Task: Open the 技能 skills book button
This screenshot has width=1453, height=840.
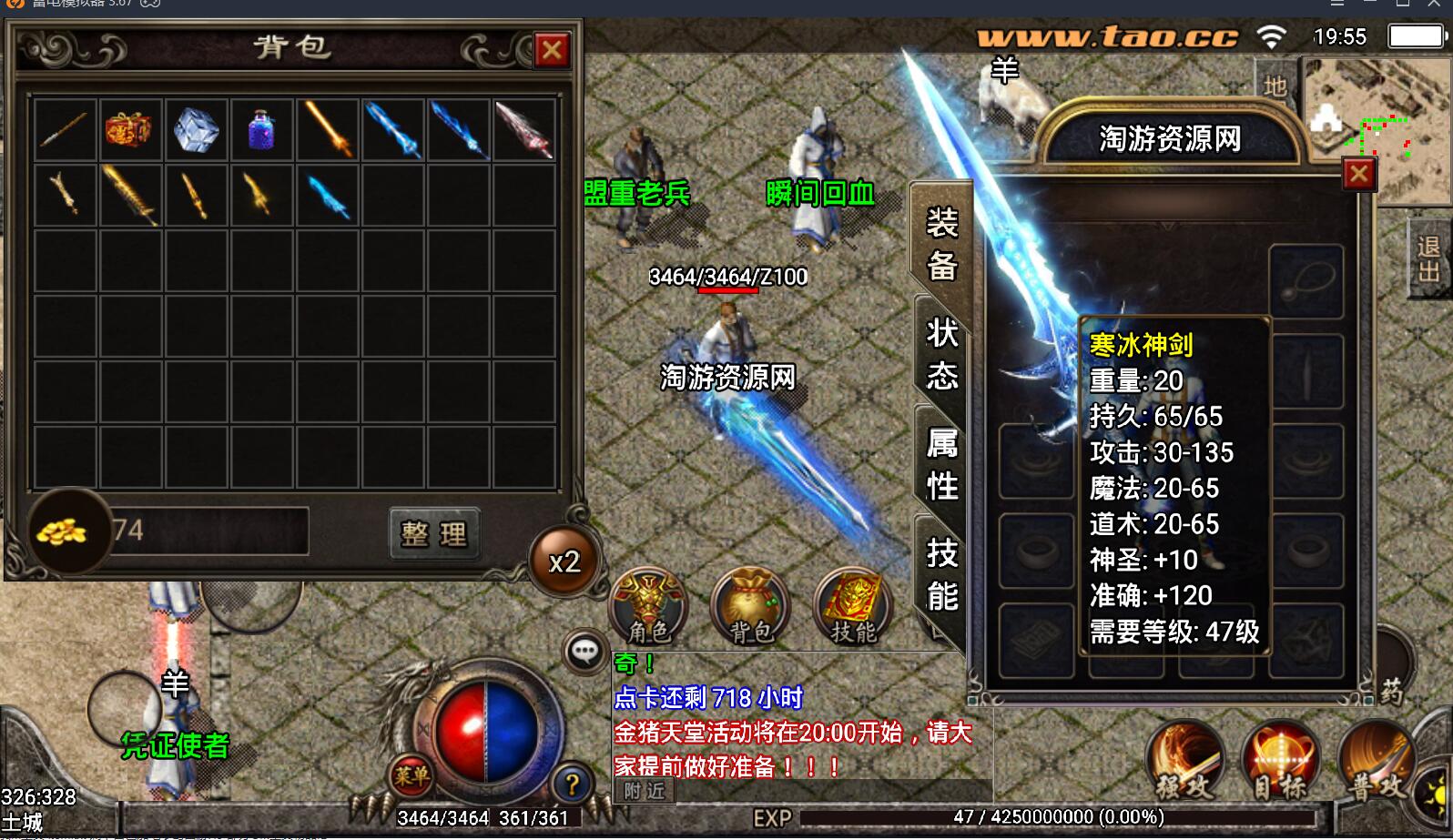Action: (853, 605)
